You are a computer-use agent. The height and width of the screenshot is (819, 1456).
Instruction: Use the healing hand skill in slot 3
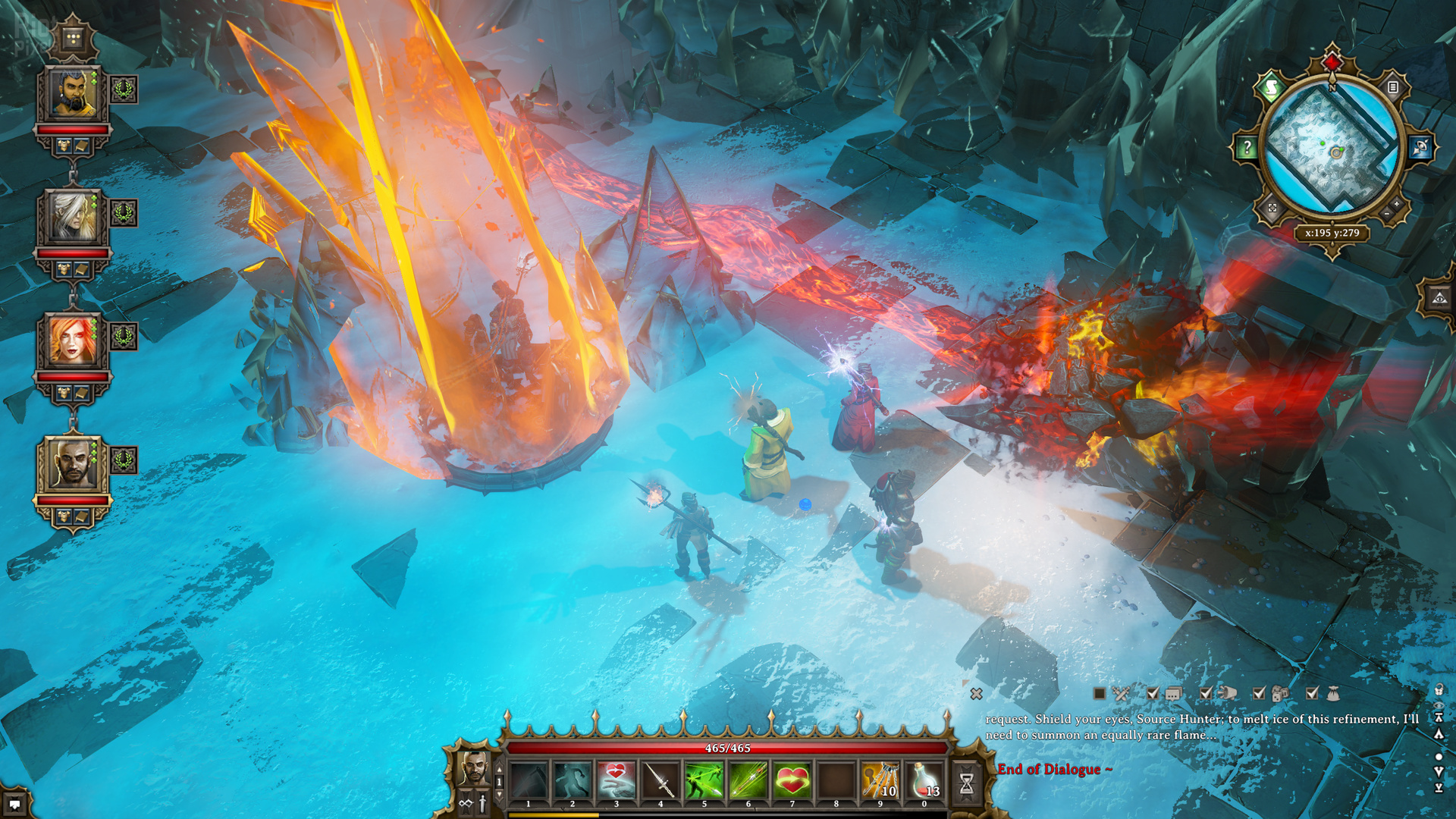pos(617,780)
